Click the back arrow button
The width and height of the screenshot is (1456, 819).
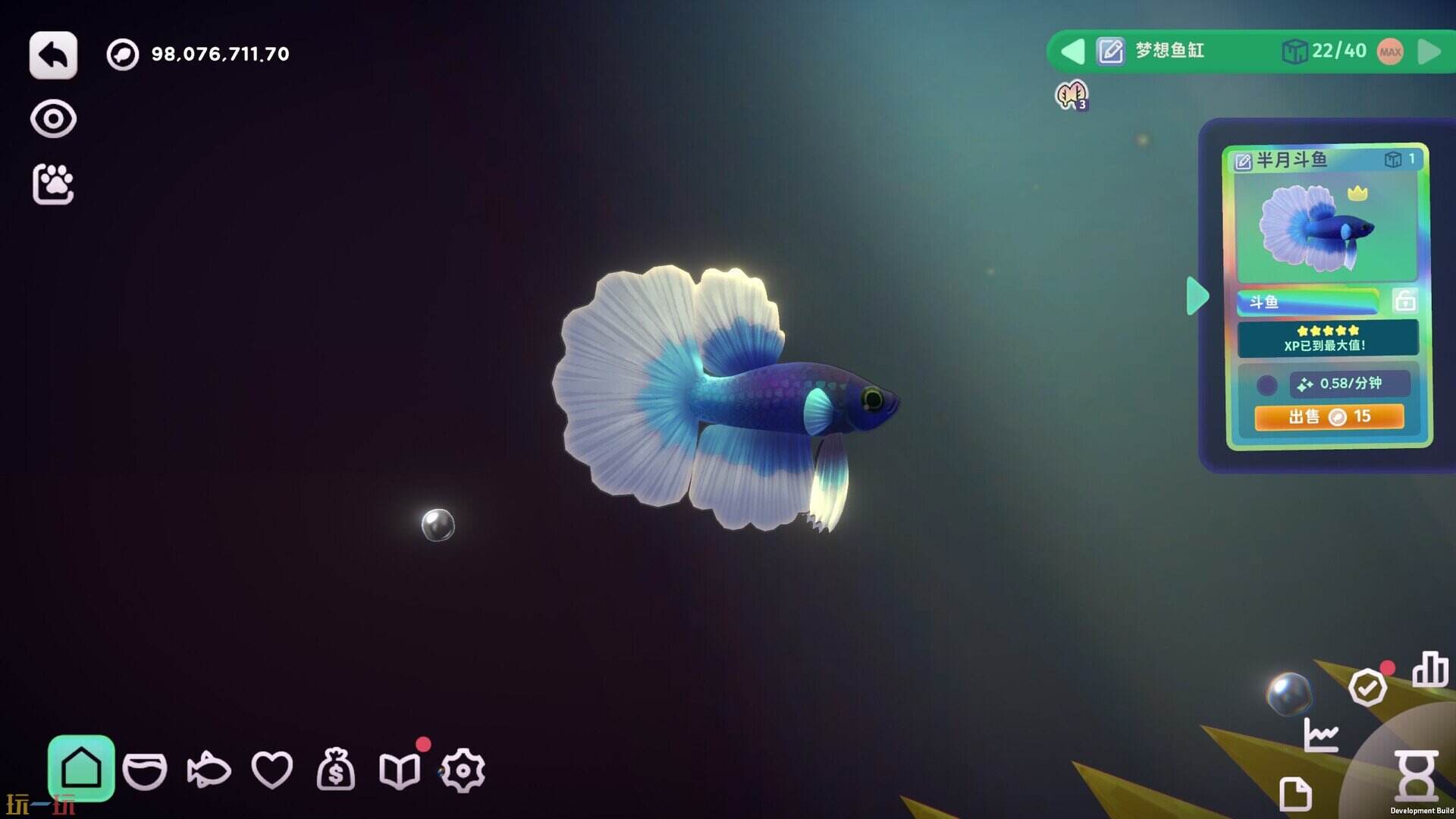click(x=53, y=55)
